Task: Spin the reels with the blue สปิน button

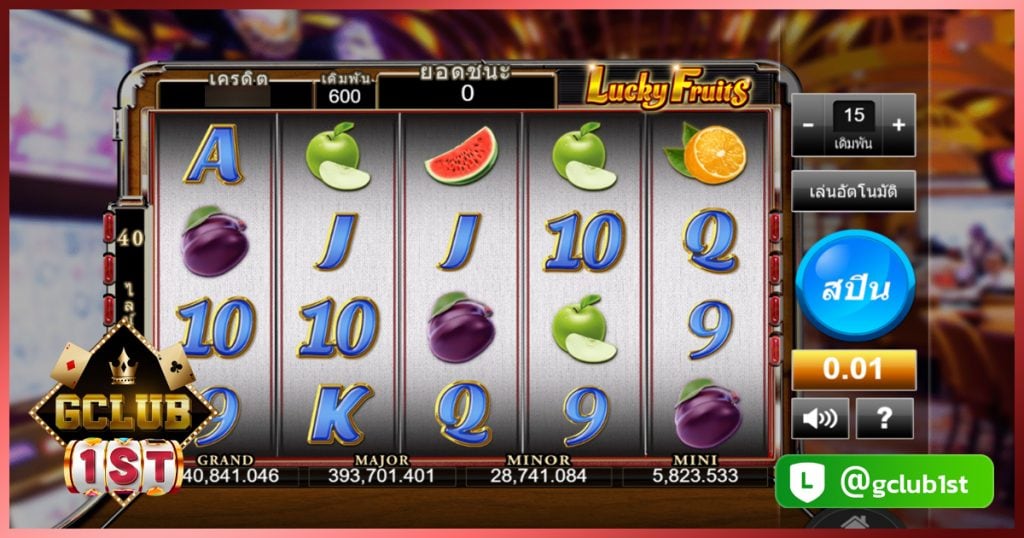Action: (855, 289)
